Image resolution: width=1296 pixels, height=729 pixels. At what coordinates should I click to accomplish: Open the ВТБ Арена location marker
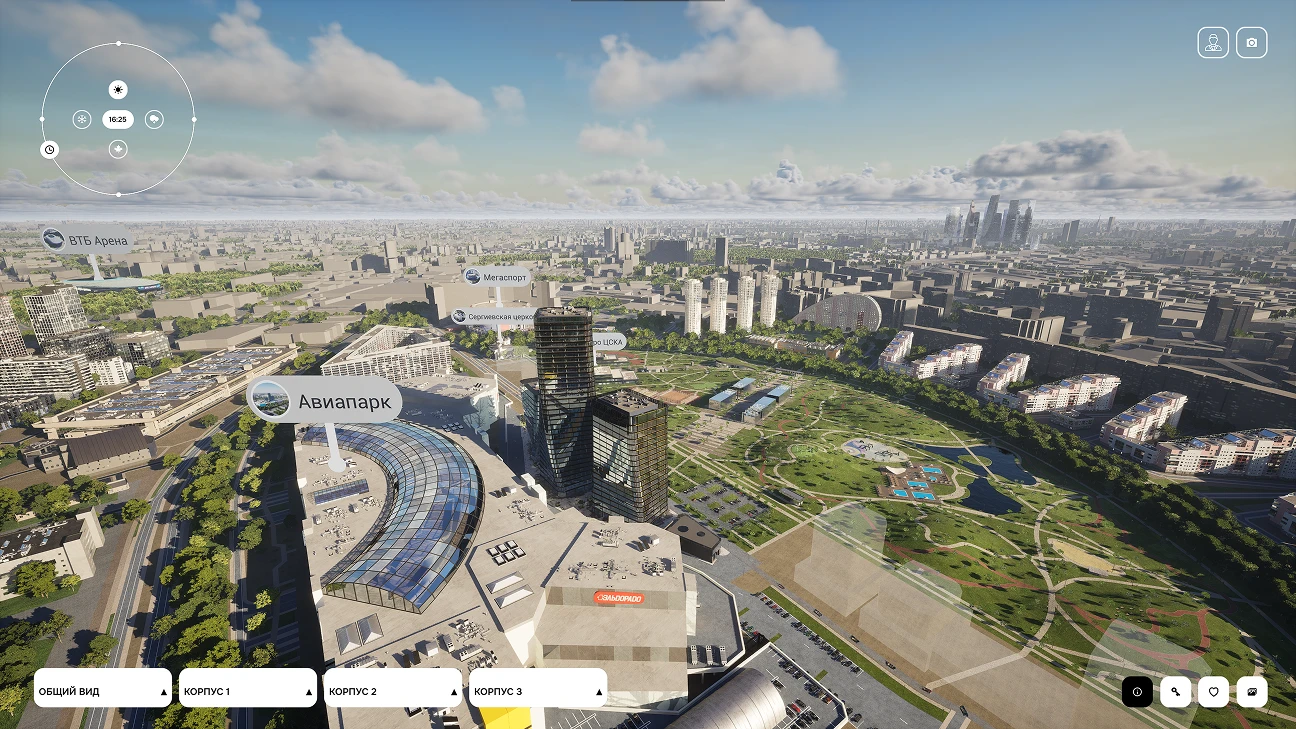coord(86,240)
